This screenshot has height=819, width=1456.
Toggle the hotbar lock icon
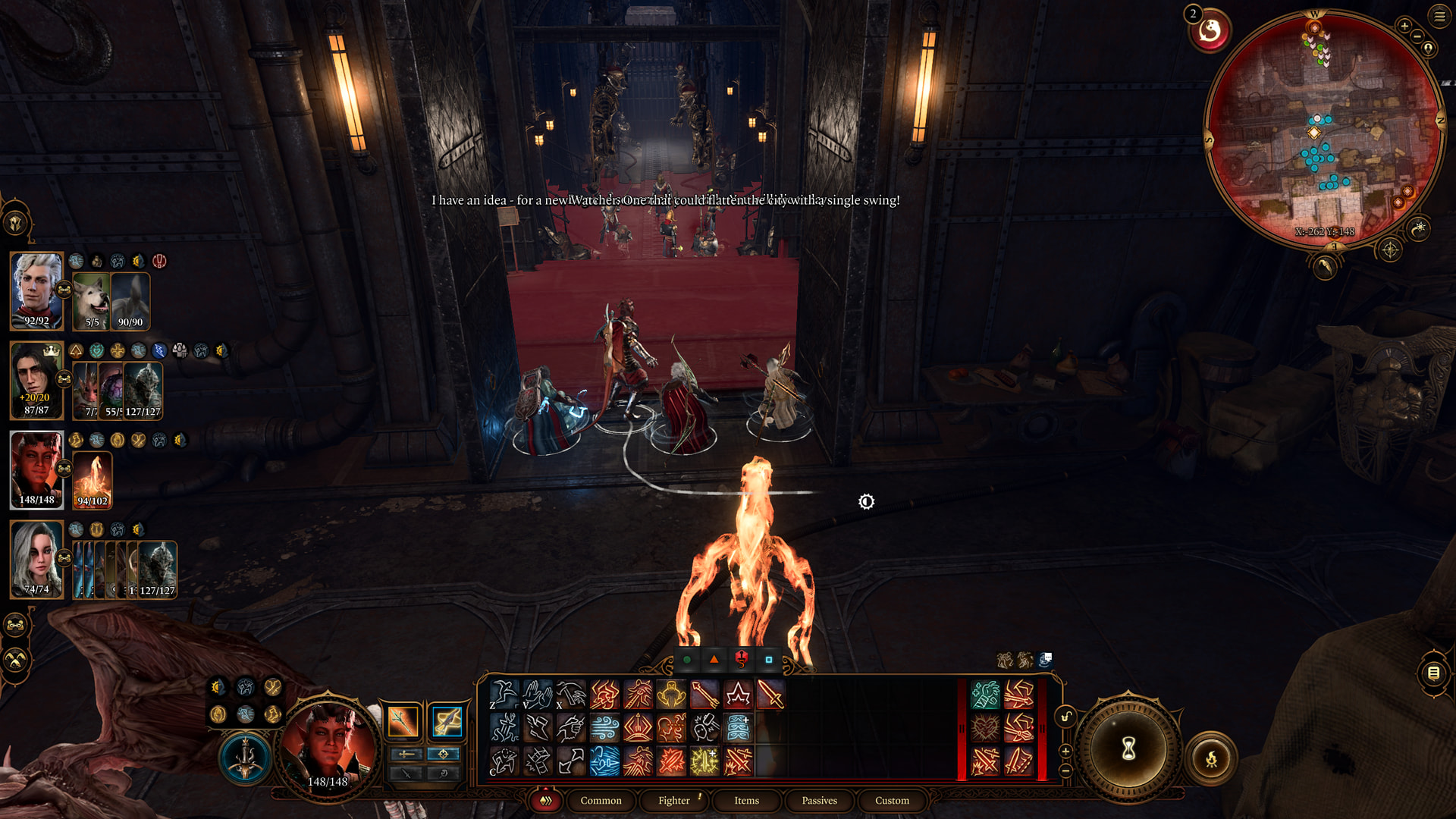pyautogui.click(x=1066, y=717)
